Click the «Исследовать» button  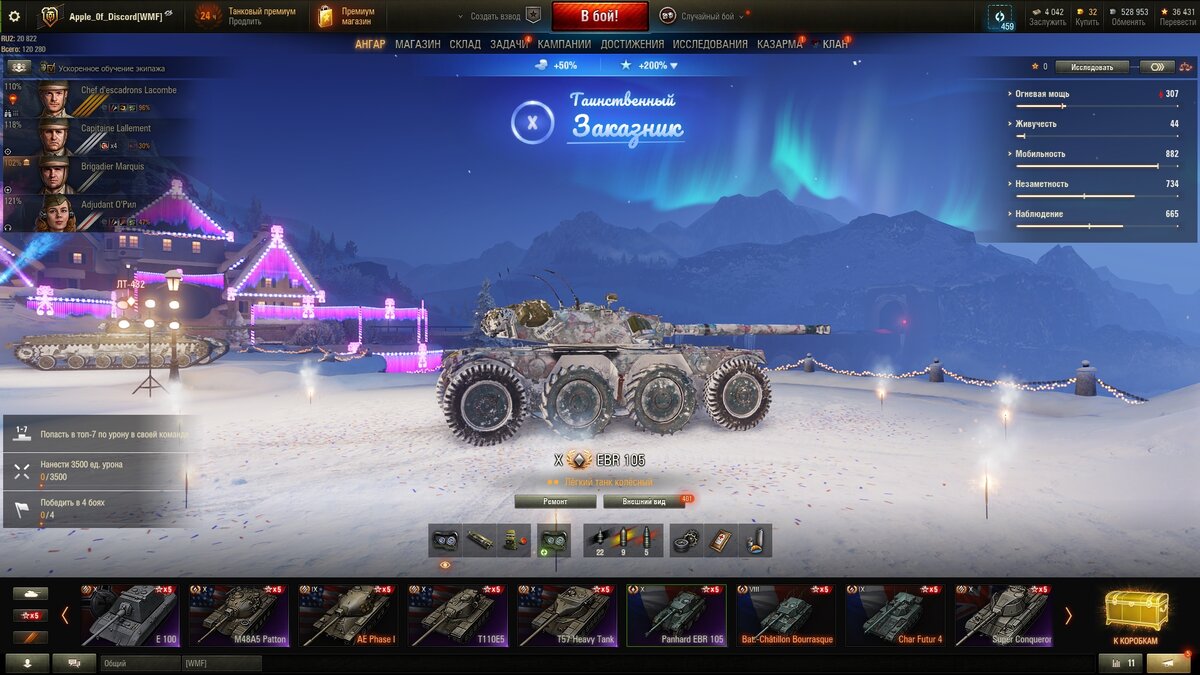click(x=1091, y=67)
